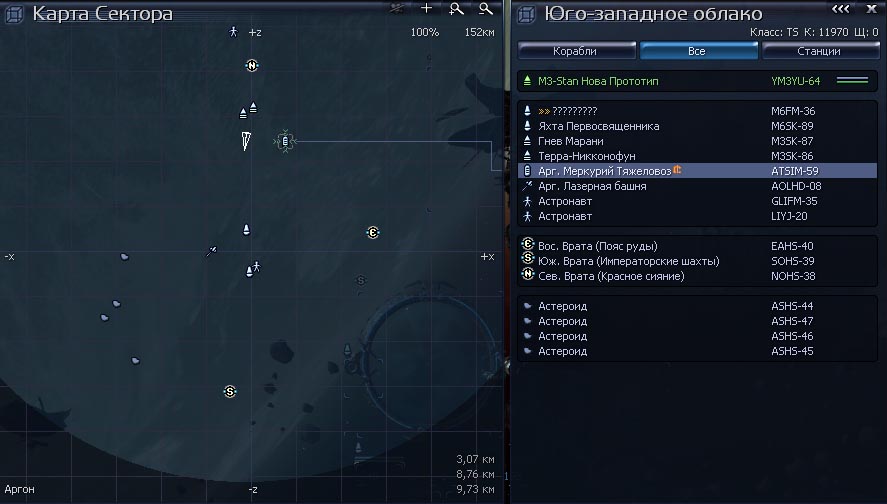Select asteroid ASHS-44 in the list
The height and width of the screenshot is (504, 887).
(562, 306)
